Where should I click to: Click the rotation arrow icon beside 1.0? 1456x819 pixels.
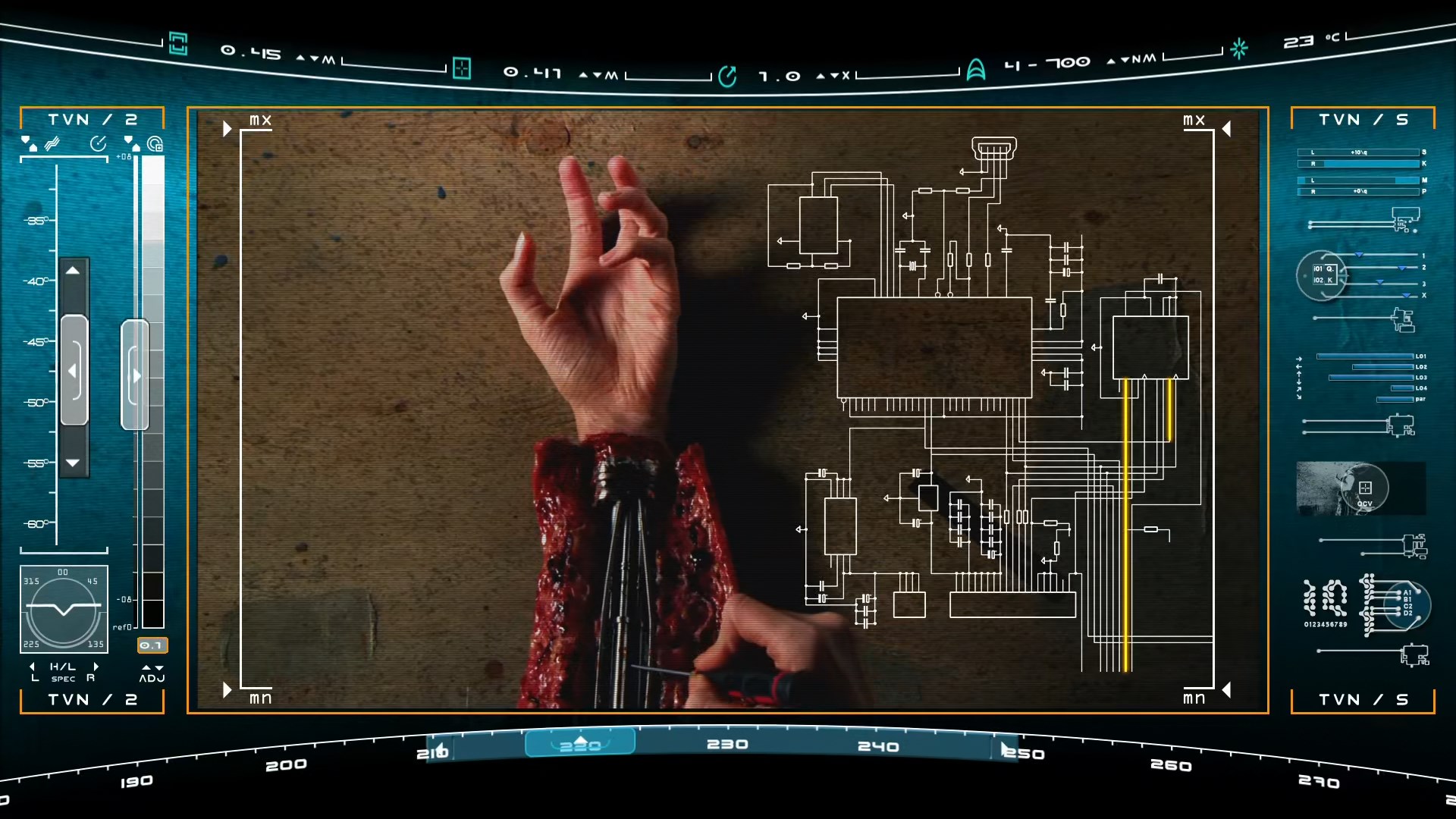727,76
